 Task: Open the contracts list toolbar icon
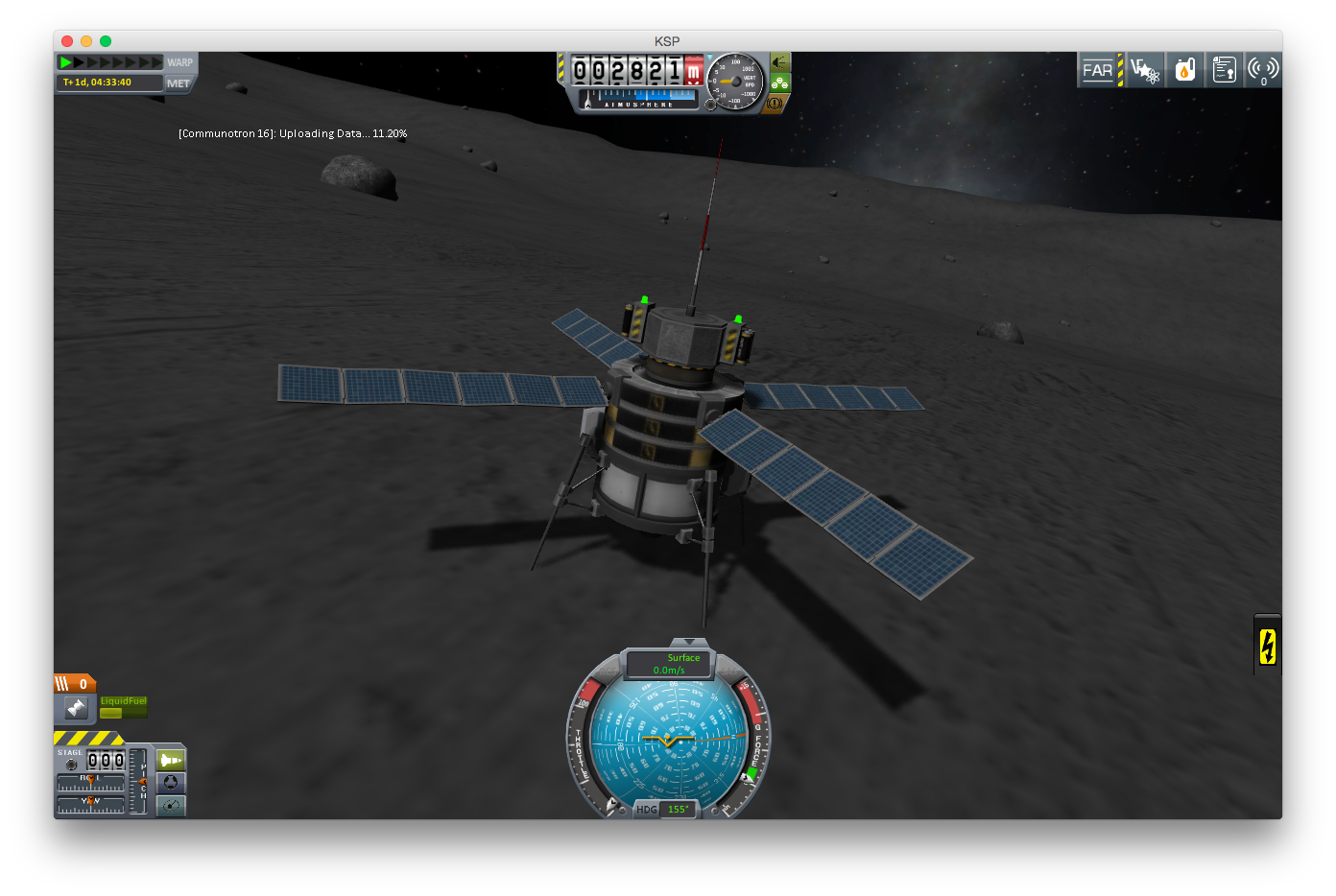(1224, 69)
